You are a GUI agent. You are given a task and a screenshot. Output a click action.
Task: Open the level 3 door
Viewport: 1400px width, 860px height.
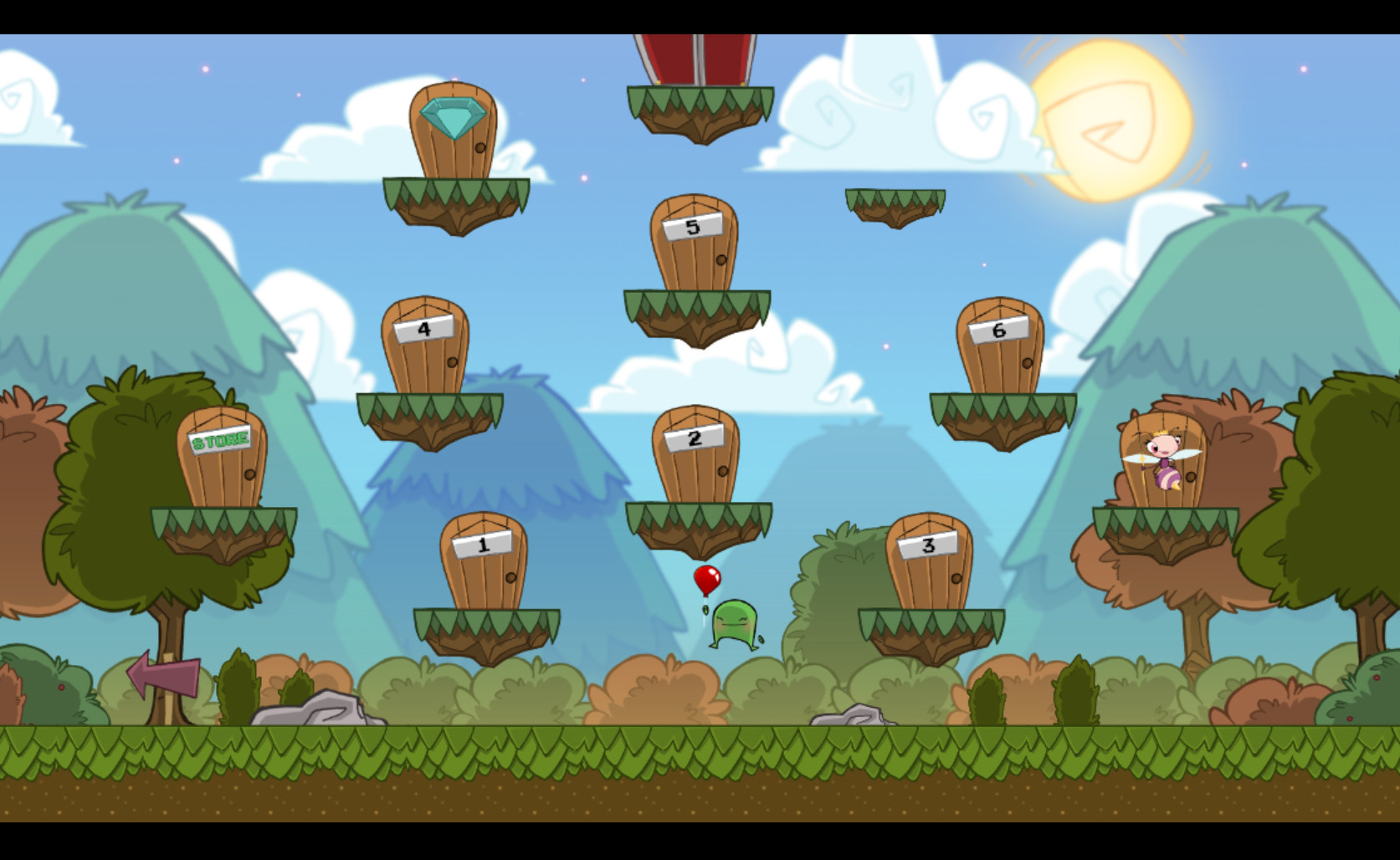point(929,564)
